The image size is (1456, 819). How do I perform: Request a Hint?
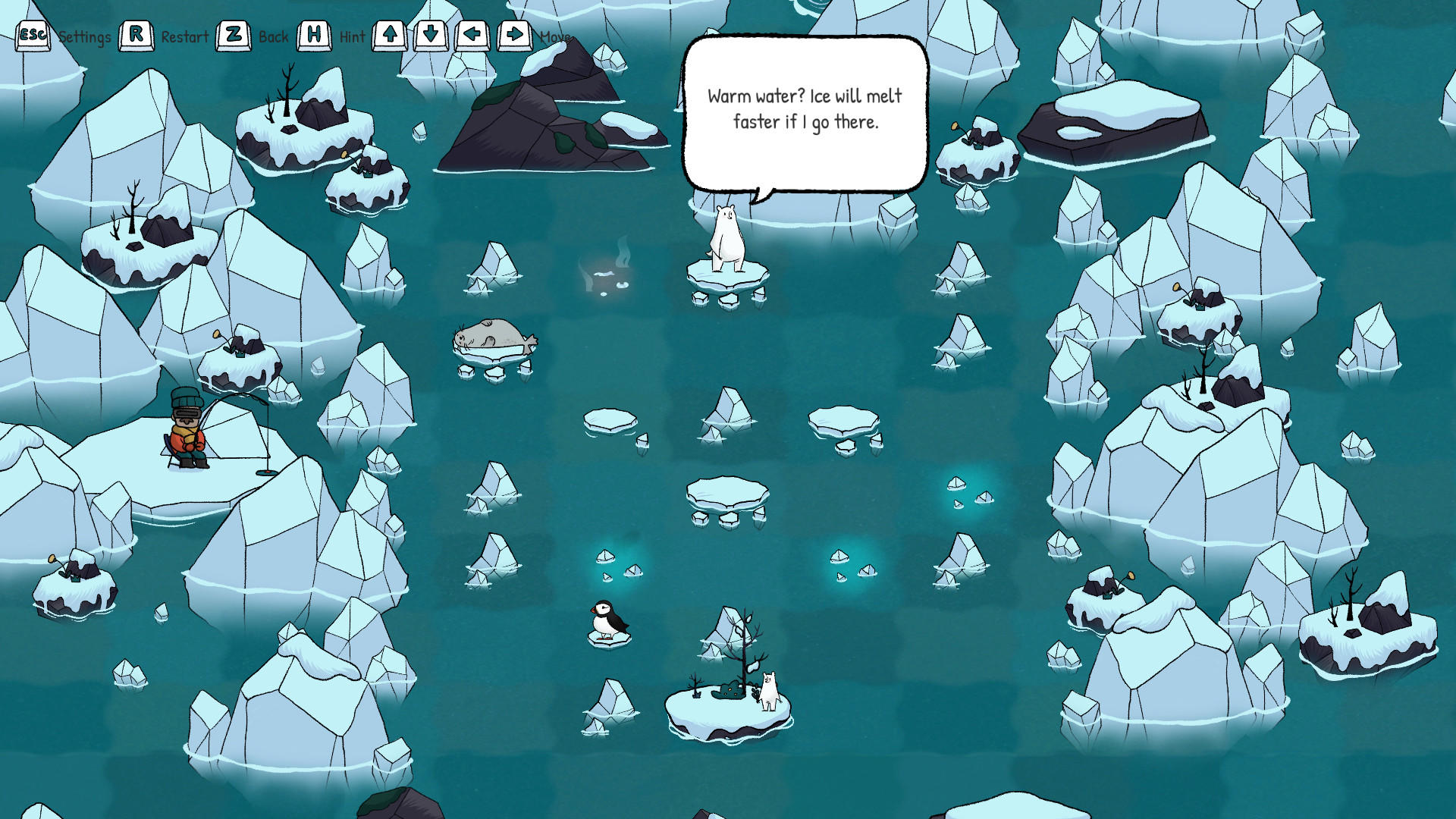(x=351, y=36)
